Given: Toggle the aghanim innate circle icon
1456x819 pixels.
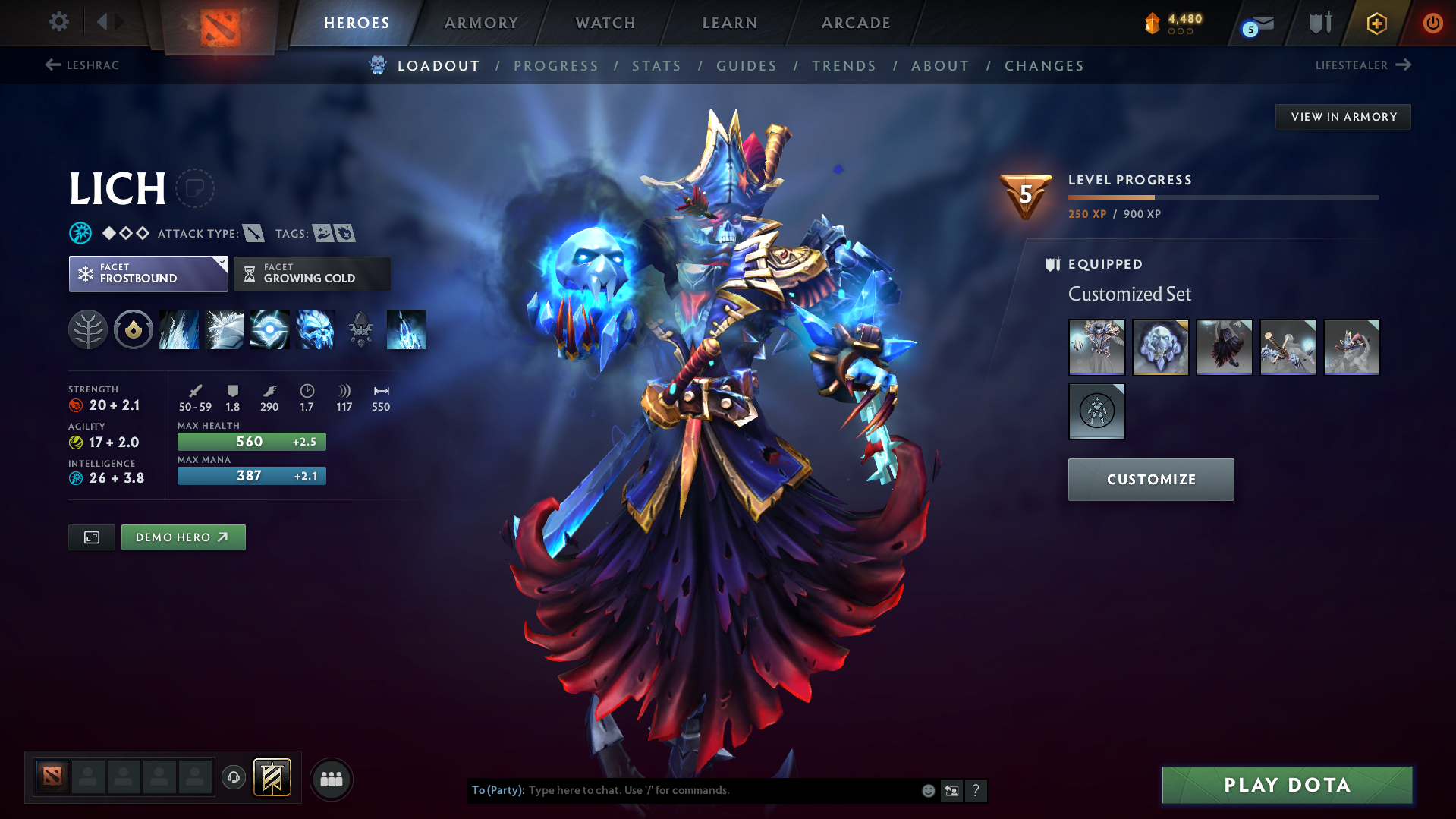Looking at the screenshot, I should tap(134, 329).
